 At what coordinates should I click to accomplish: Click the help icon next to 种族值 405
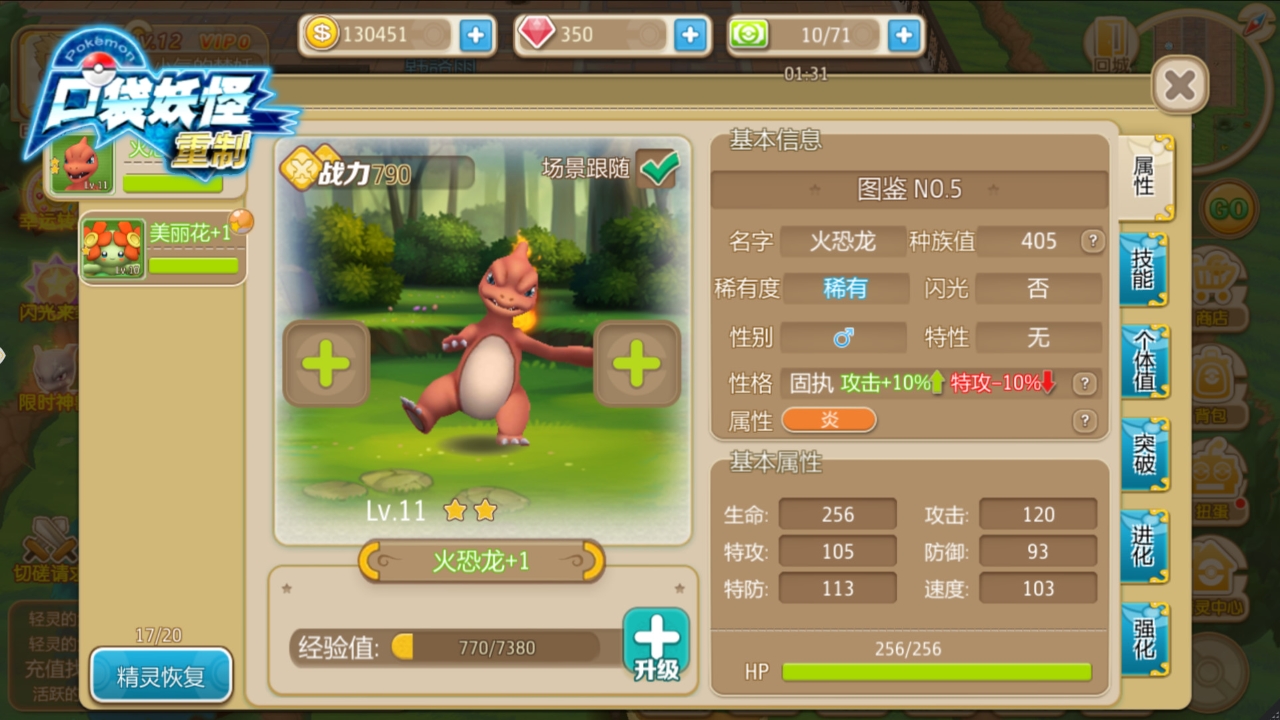[1093, 241]
